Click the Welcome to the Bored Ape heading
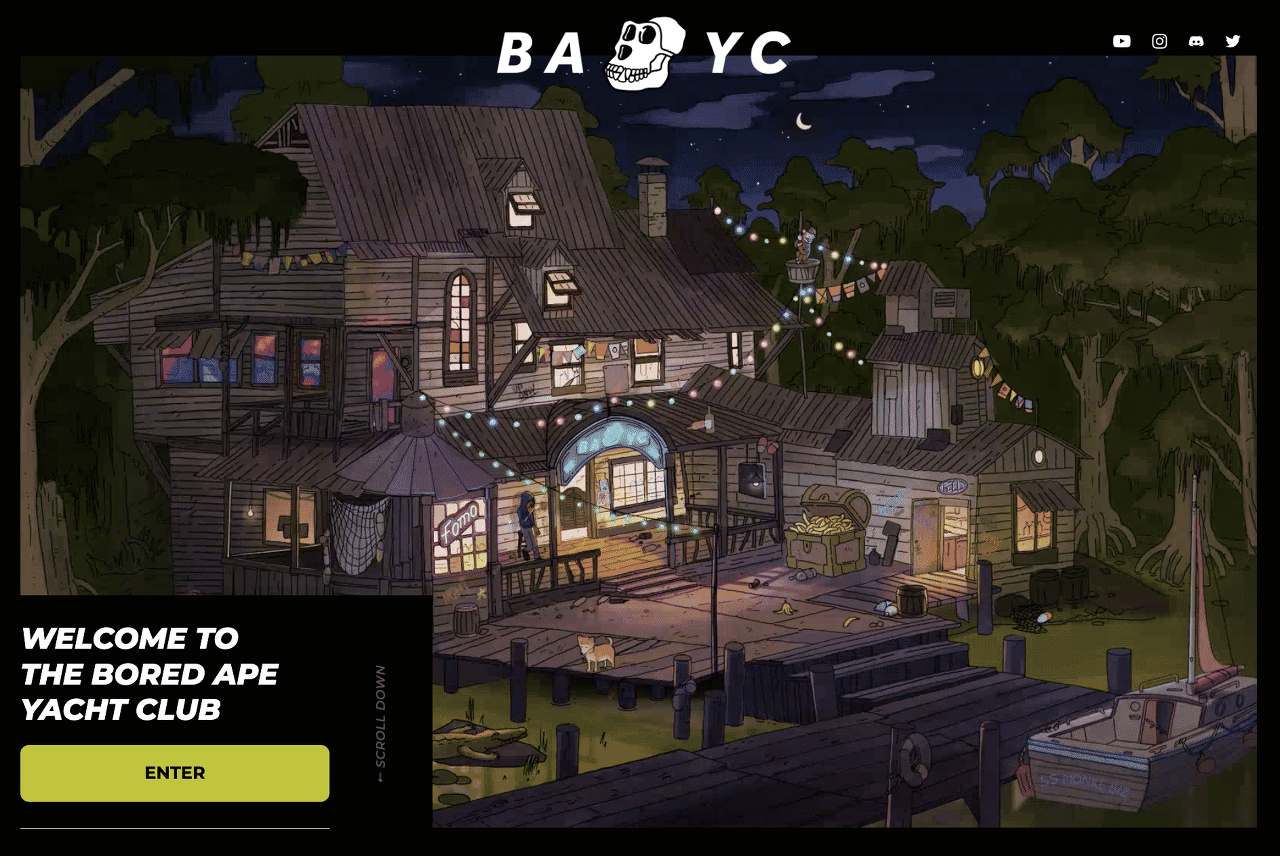Image resolution: width=1280 pixels, height=856 pixels. click(150, 674)
